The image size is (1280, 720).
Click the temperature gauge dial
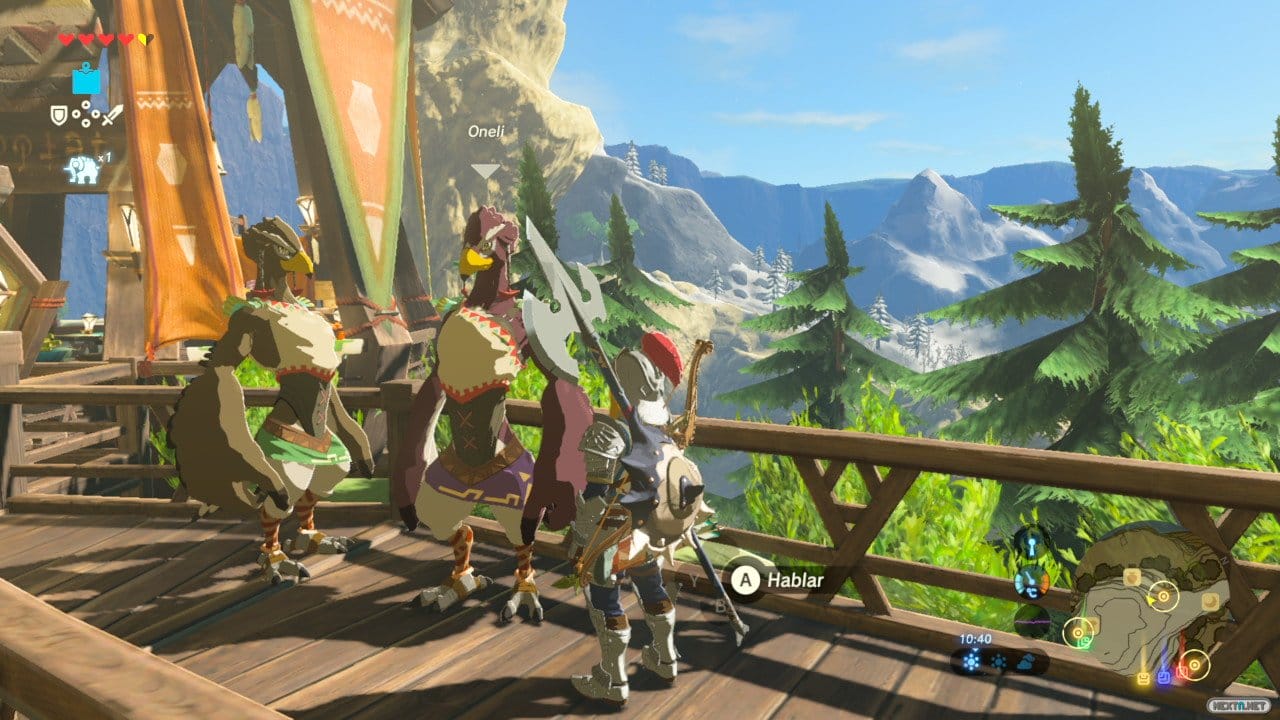[x=1030, y=582]
